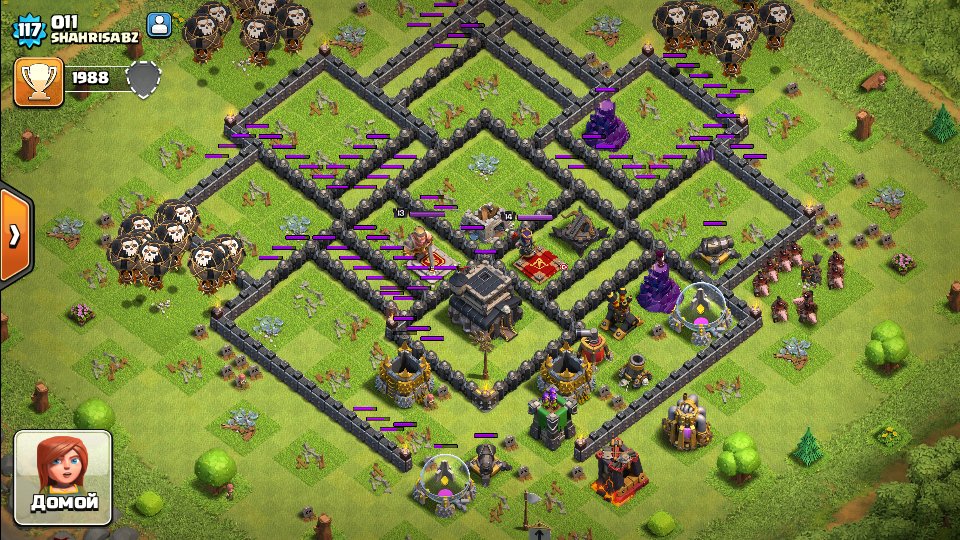Click the Домой return home button

point(62,478)
